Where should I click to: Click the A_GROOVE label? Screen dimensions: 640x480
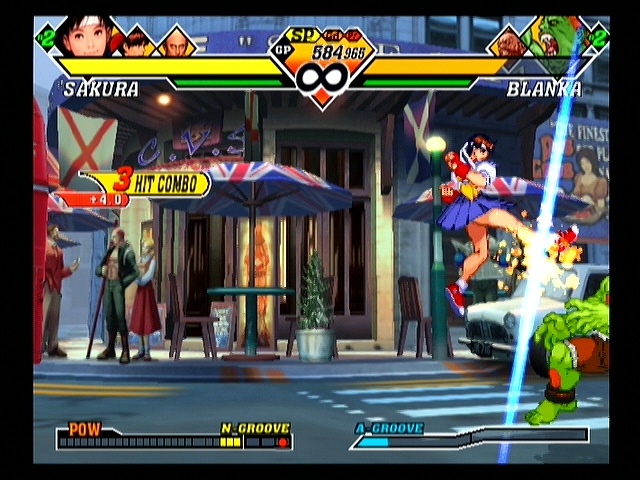pos(388,428)
